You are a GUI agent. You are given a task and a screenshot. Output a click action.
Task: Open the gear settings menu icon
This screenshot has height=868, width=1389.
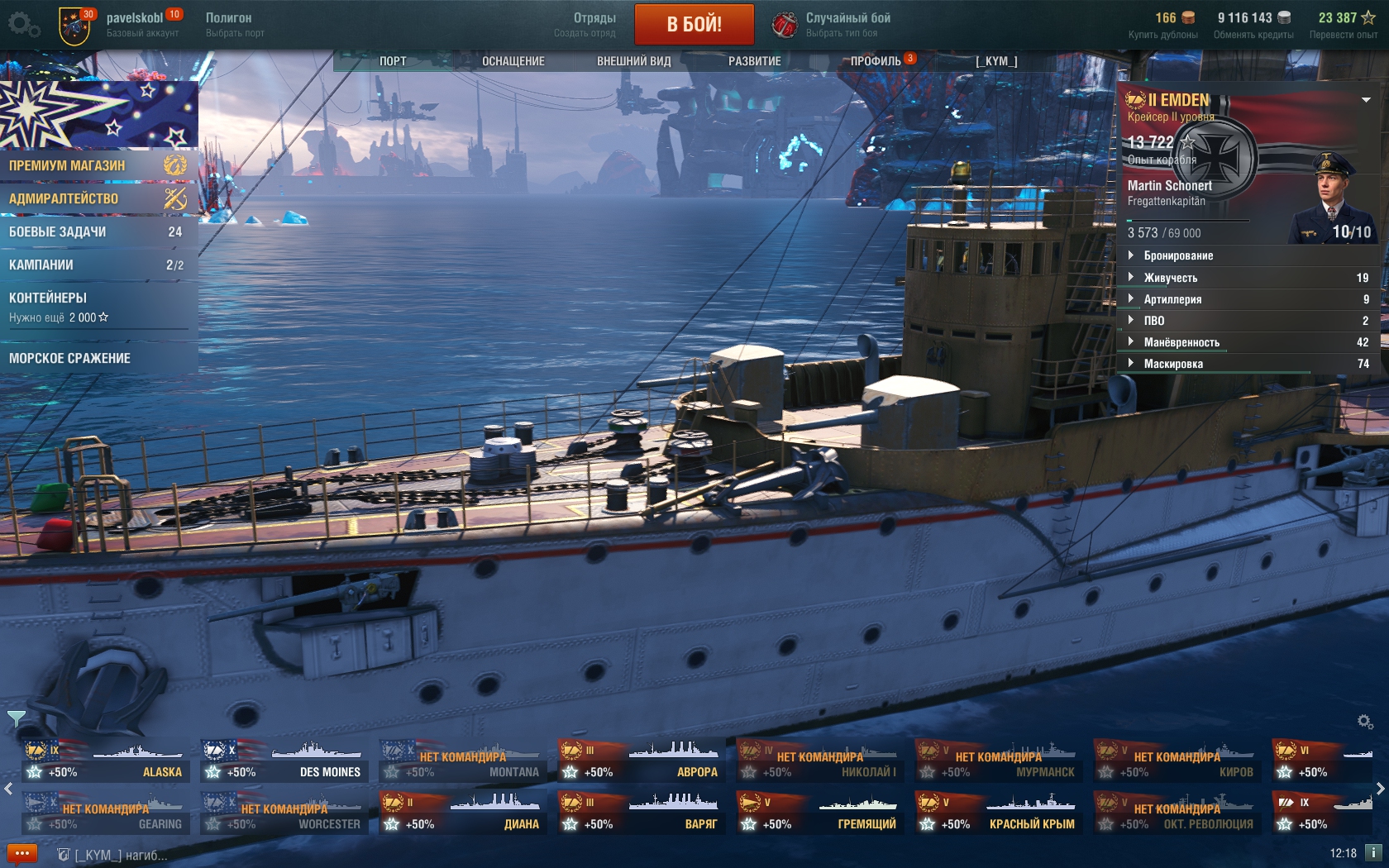pyautogui.click(x=22, y=24)
